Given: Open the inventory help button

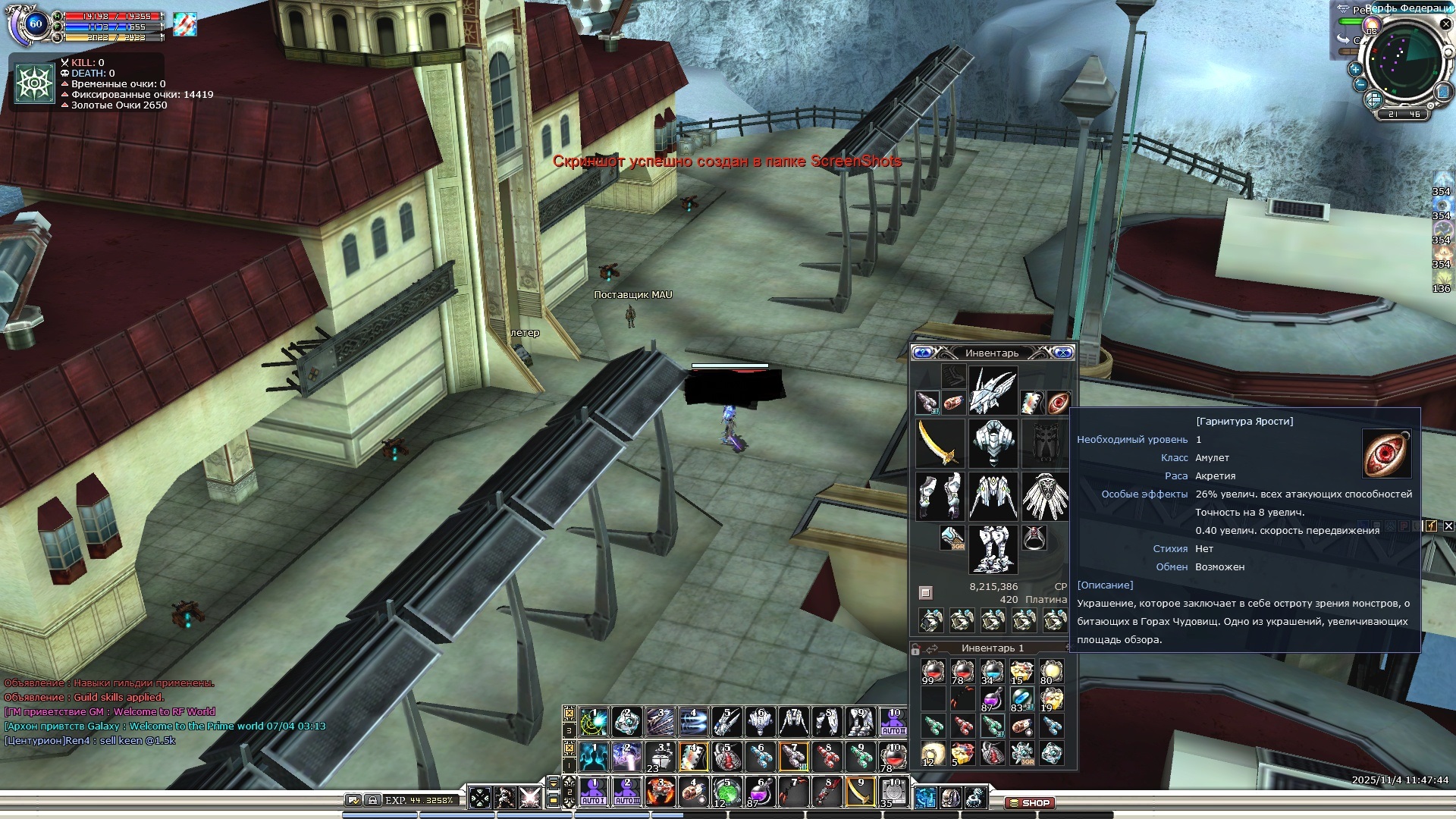Looking at the screenshot, I should point(922,353).
